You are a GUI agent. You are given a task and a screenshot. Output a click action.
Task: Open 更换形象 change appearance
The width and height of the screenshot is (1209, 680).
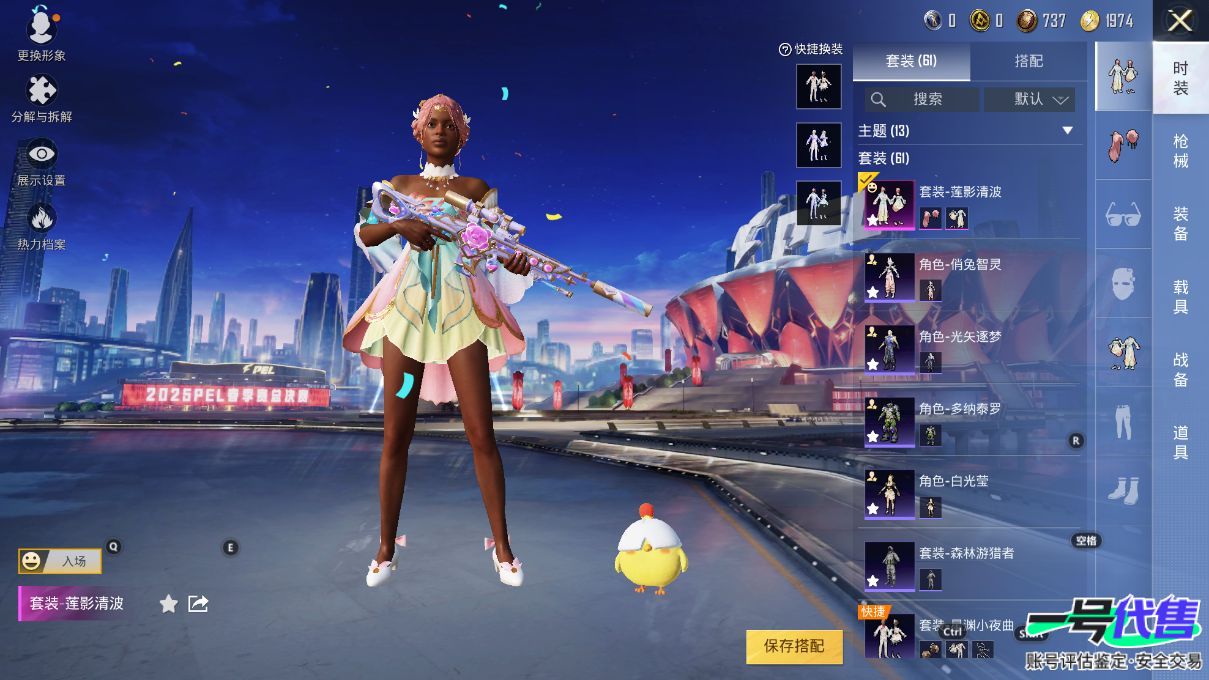tap(41, 33)
